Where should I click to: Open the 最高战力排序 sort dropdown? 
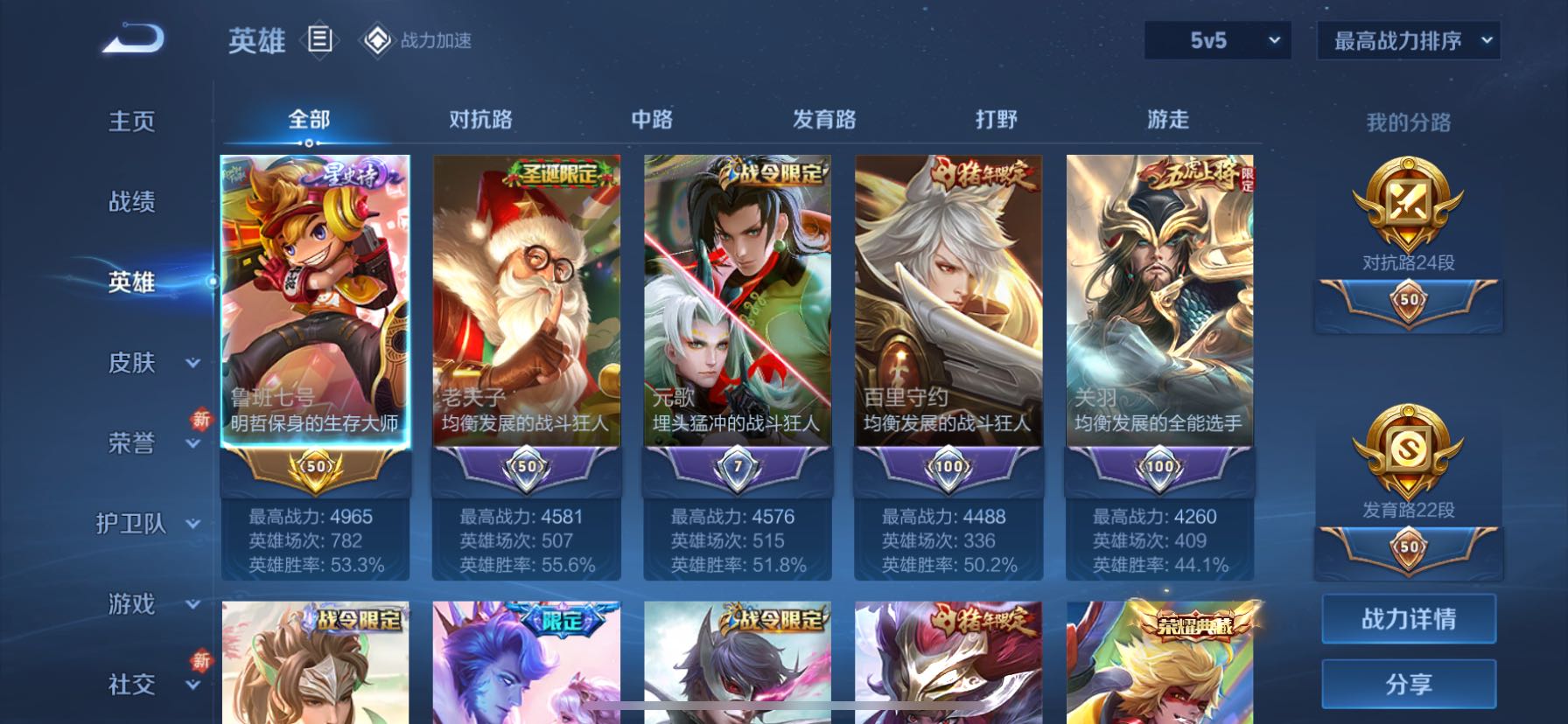pos(1409,40)
